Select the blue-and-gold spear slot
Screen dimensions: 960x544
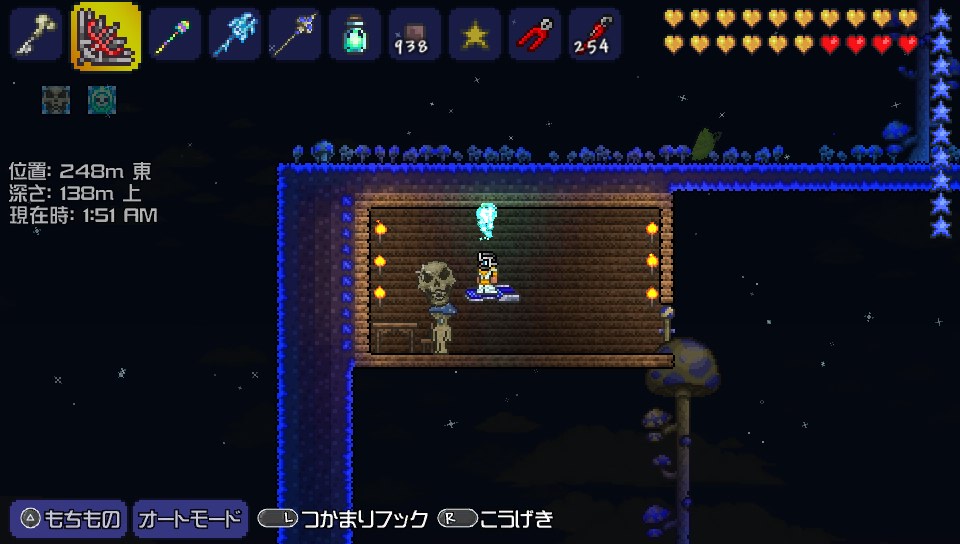coord(295,35)
